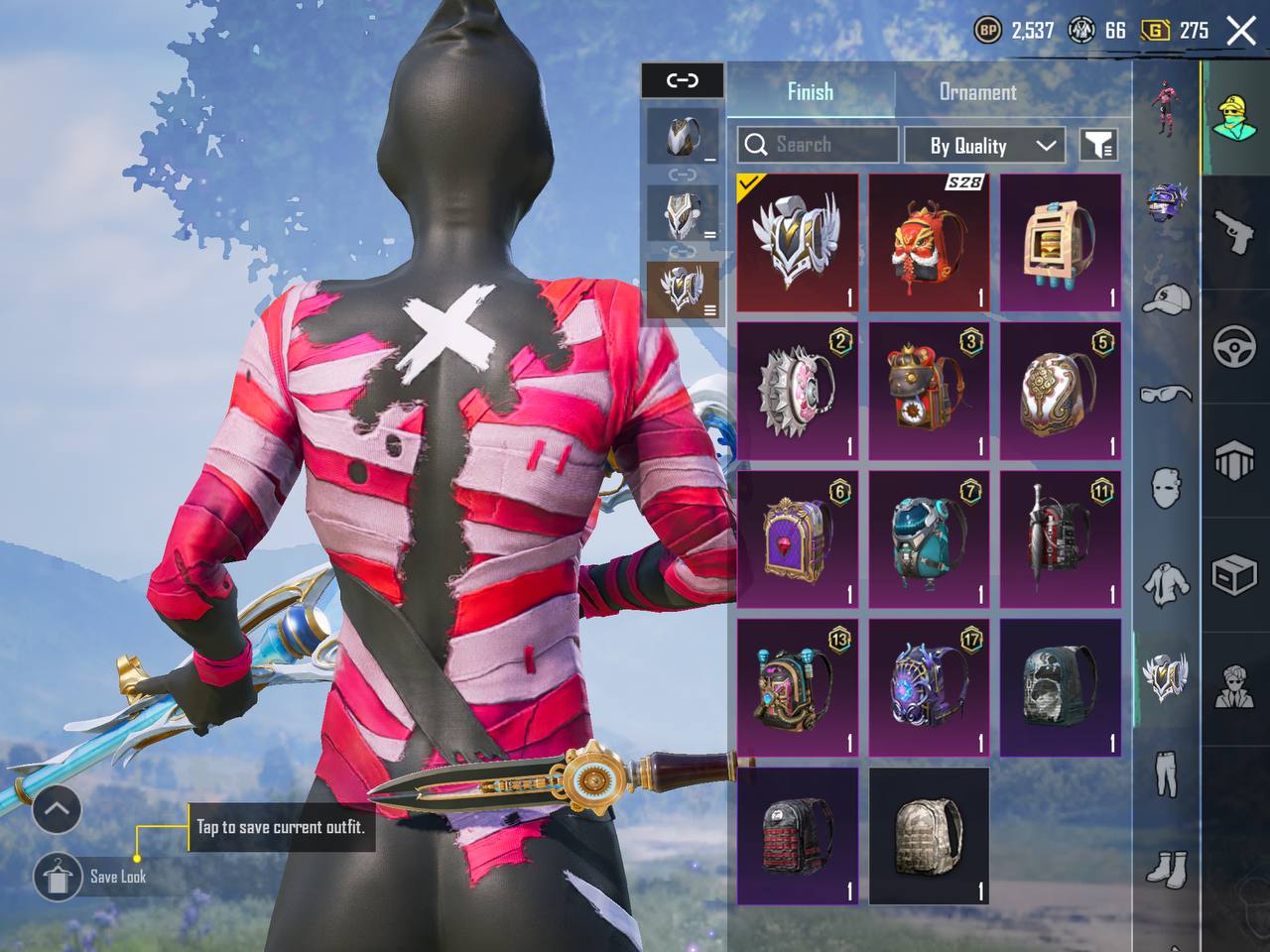Open the By Quality sort dropdown
Screen dimensions: 1270x952
(984, 146)
